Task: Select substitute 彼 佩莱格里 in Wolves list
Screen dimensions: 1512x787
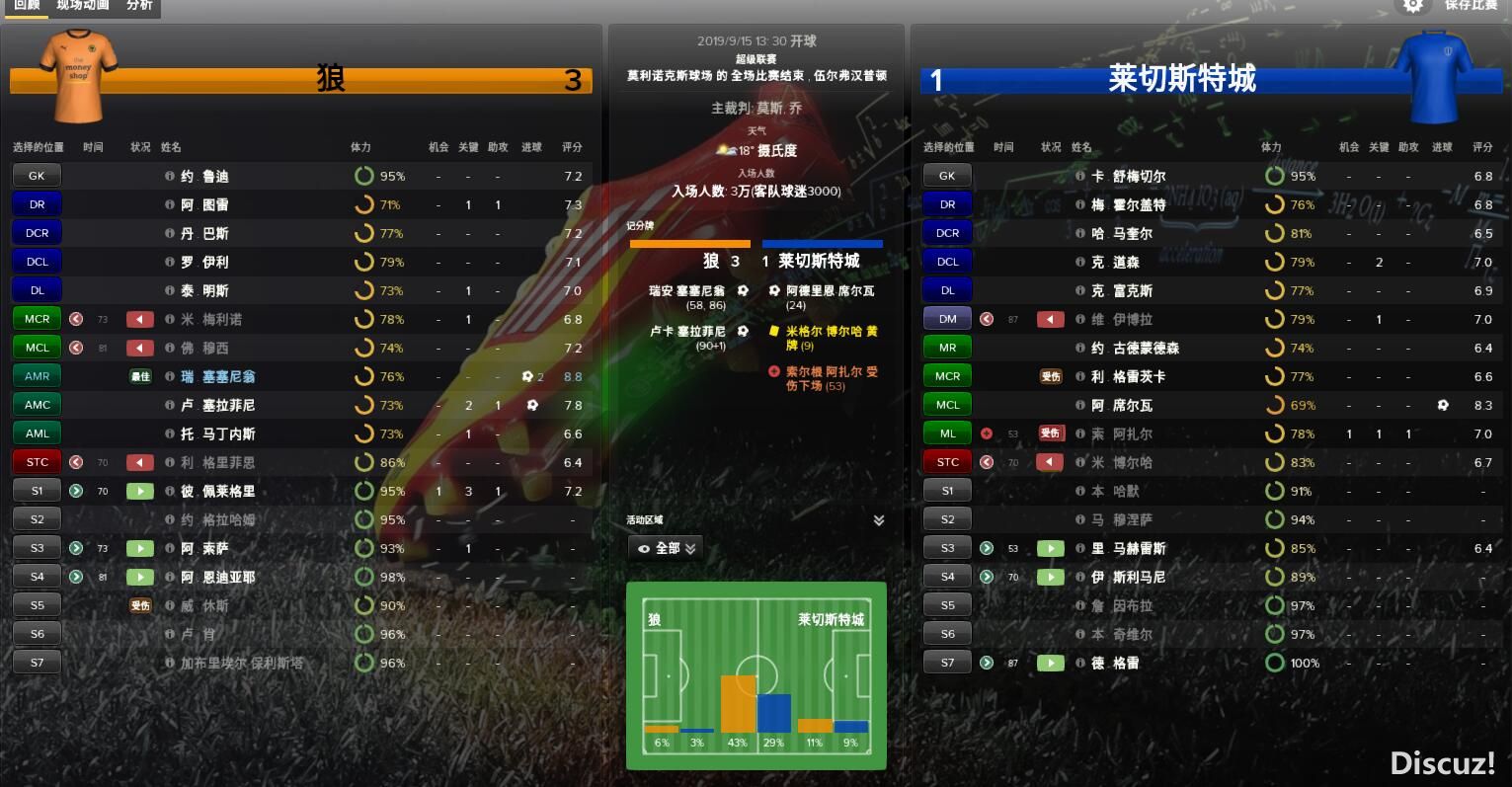Action: (217, 491)
